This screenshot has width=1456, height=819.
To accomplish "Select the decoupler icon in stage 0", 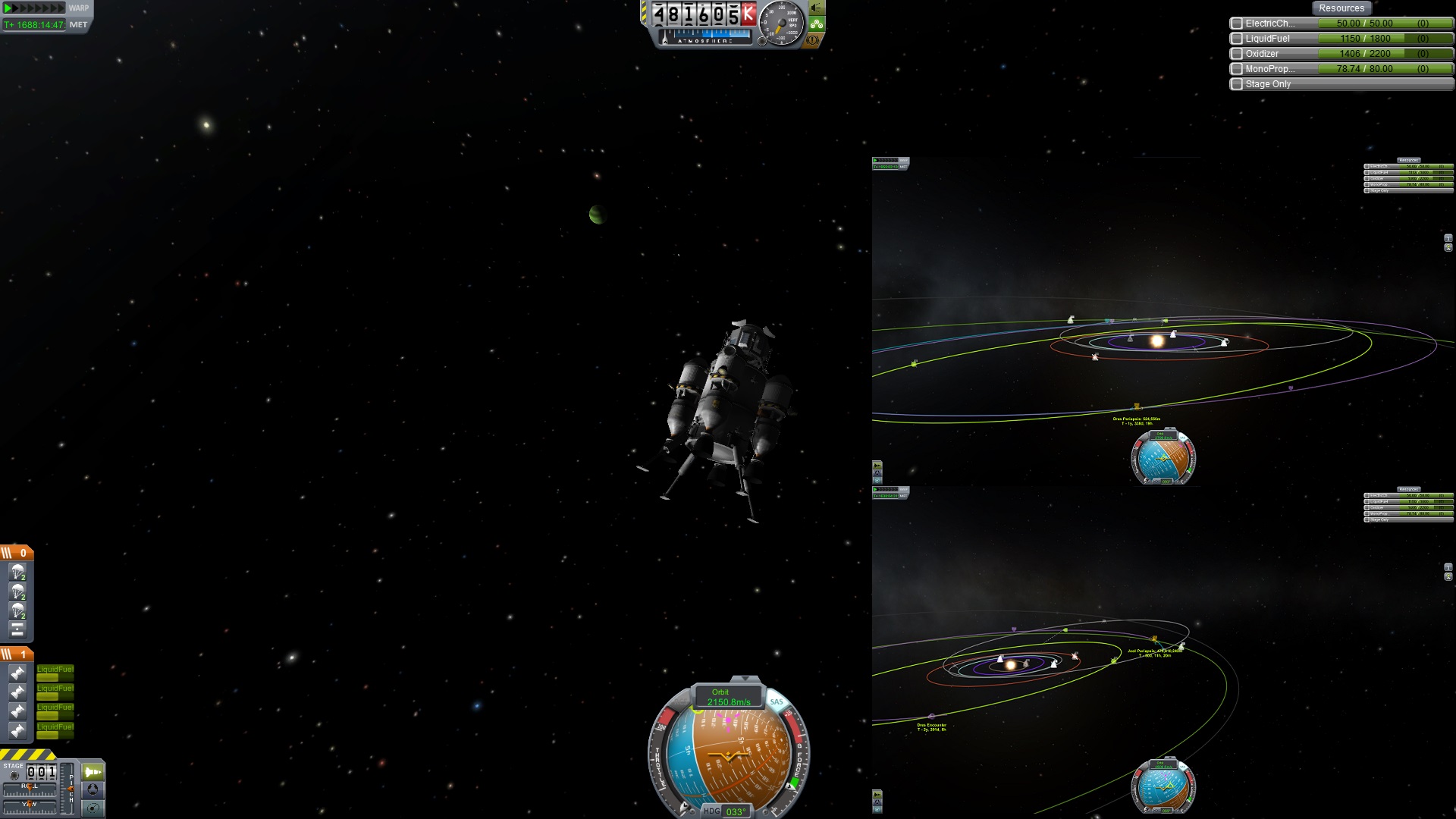I will [x=17, y=629].
